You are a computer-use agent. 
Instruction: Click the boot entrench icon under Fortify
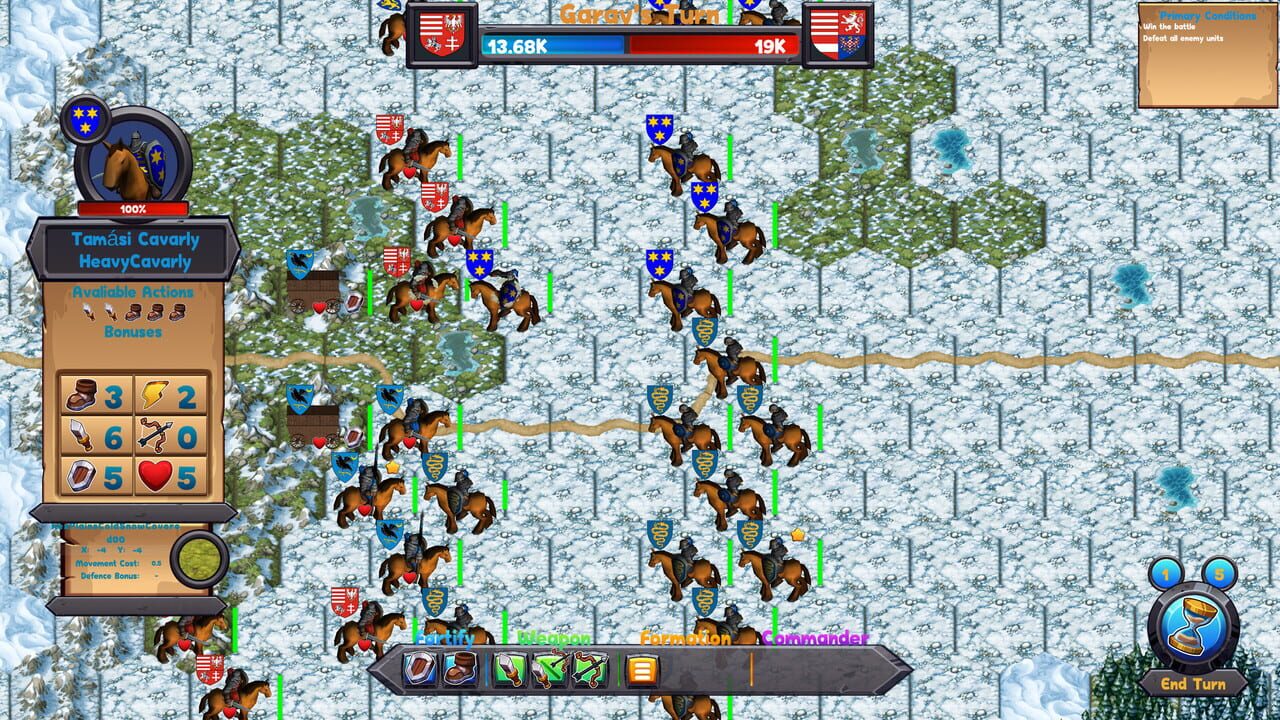(x=460, y=667)
